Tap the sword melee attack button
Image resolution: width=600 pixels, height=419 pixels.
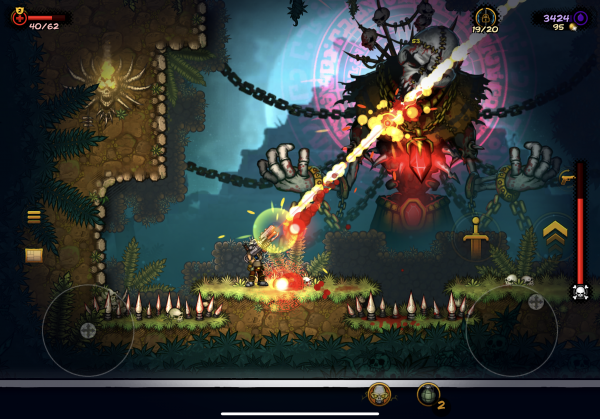[x=475, y=238]
